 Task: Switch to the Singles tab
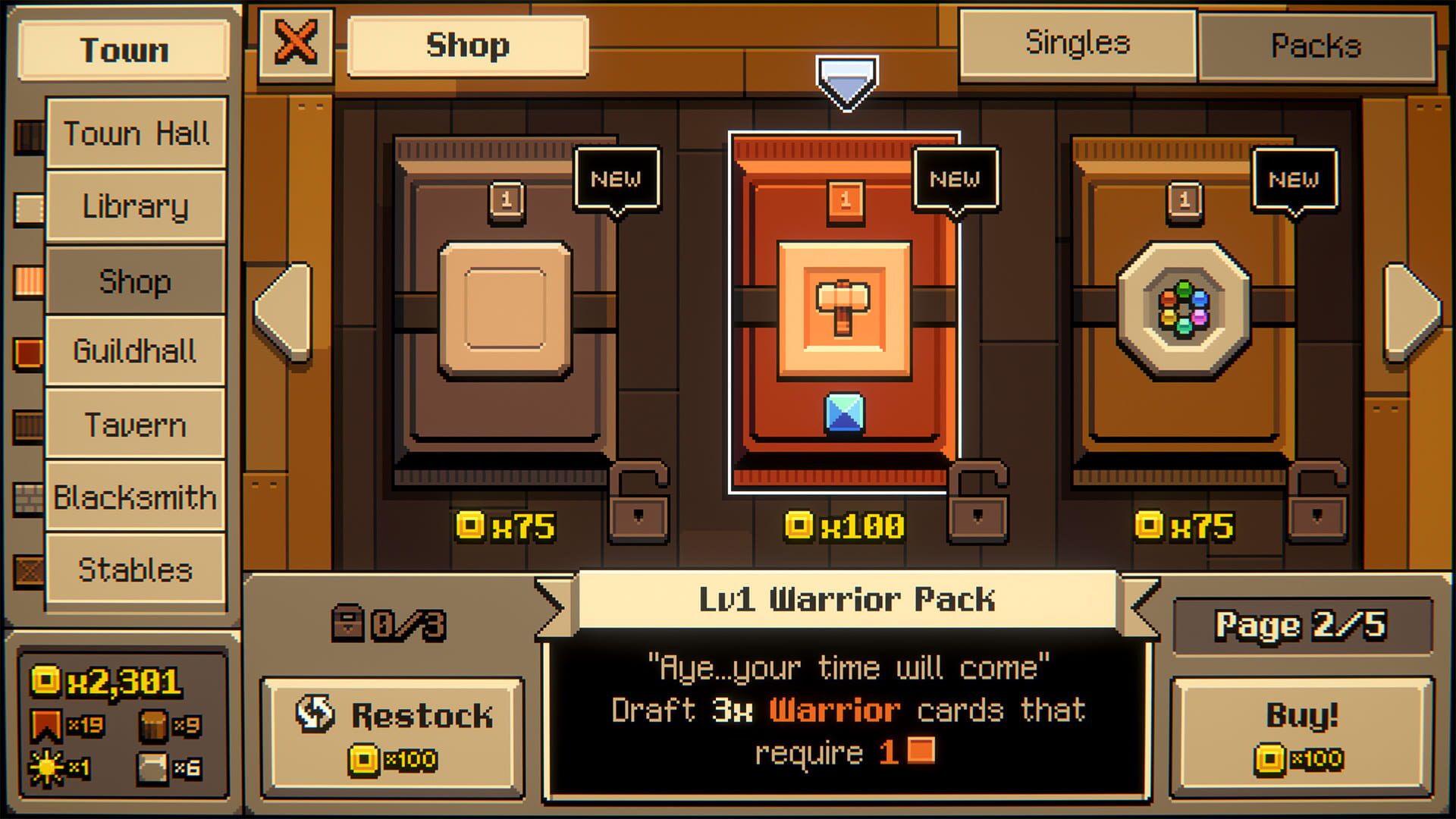click(1078, 43)
